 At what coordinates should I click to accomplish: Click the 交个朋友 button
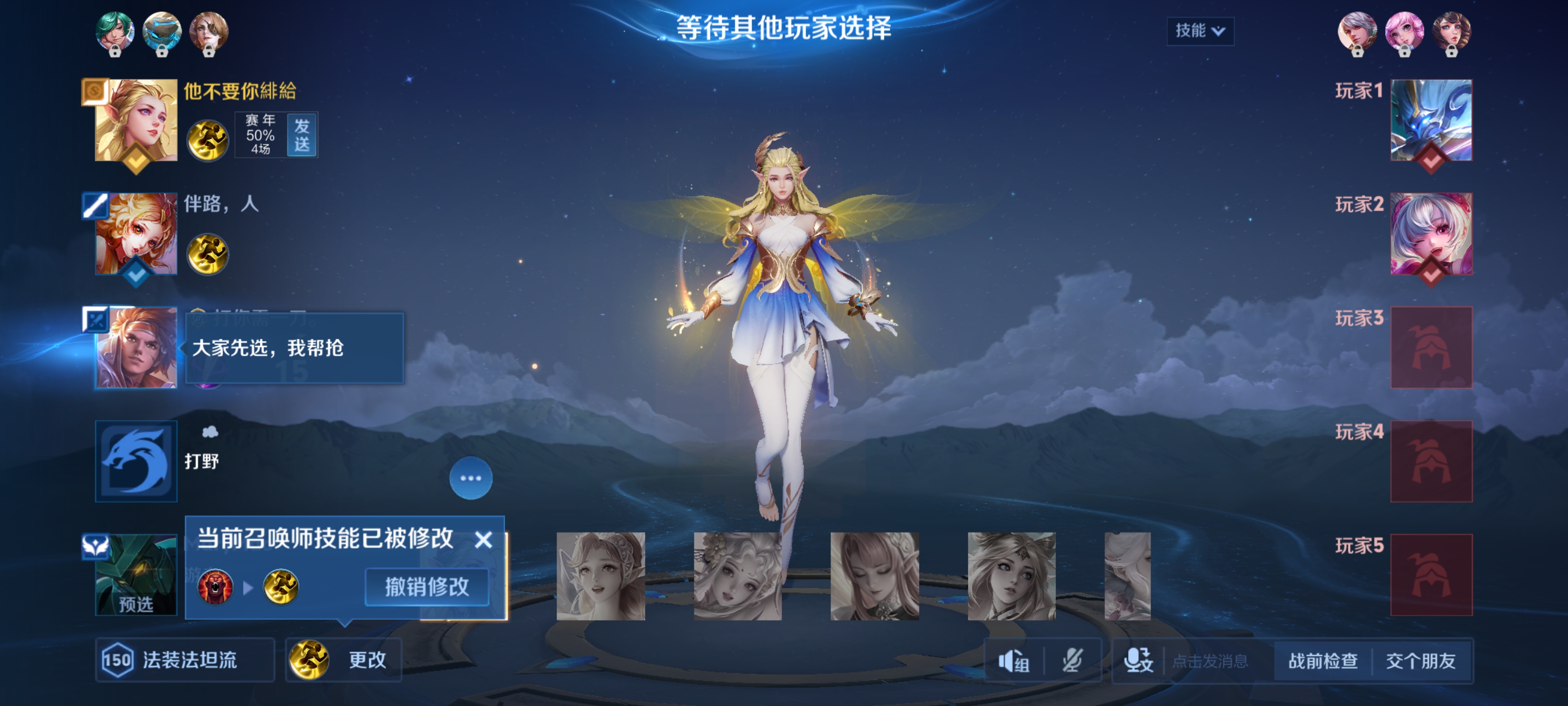click(1421, 660)
